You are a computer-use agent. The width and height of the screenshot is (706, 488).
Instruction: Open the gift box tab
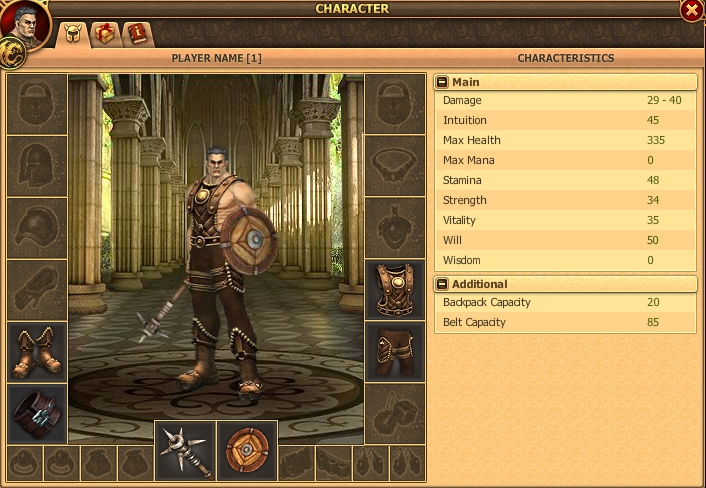(x=104, y=34)
